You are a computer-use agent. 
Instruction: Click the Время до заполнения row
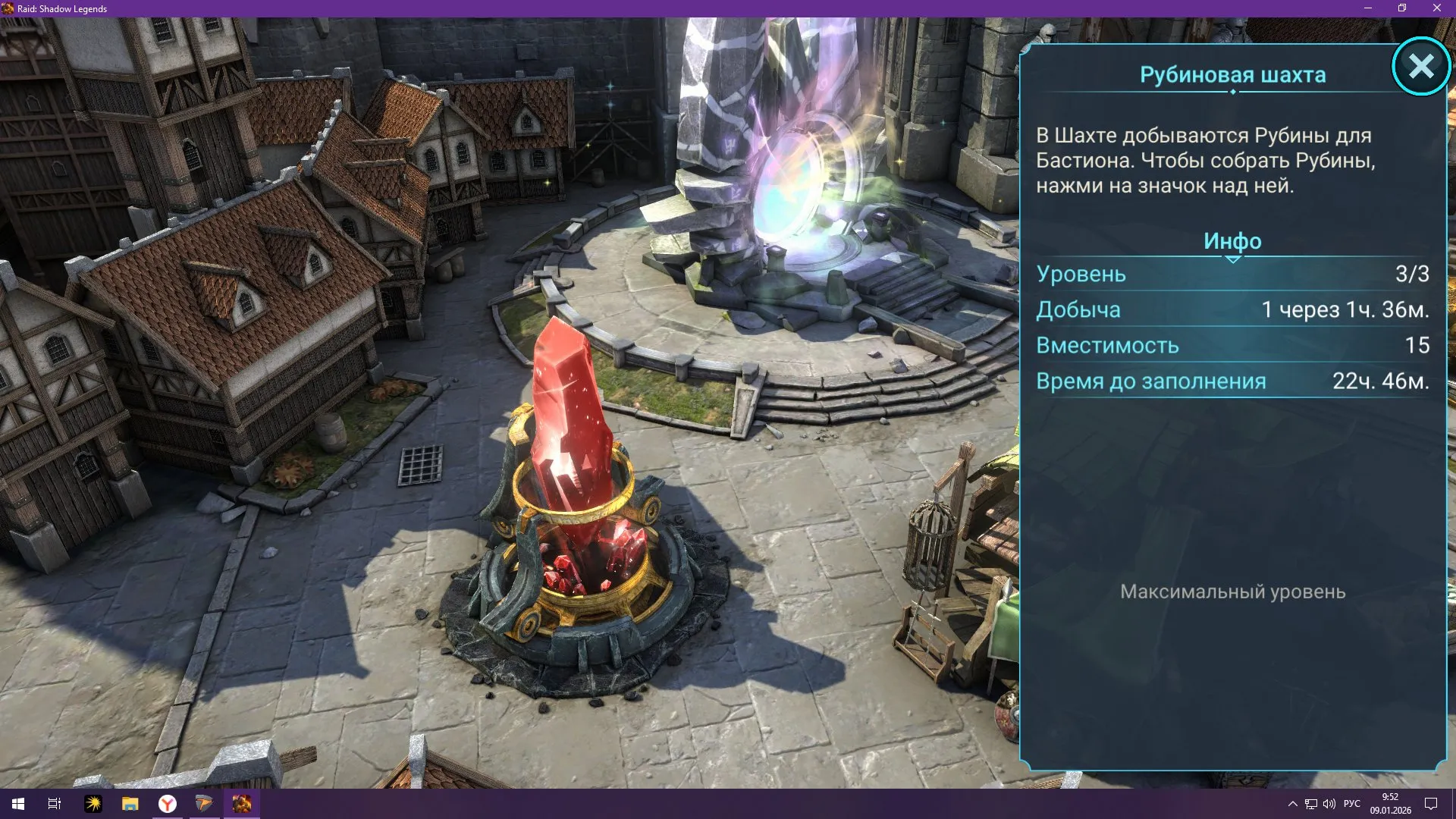pos(1232,381)
